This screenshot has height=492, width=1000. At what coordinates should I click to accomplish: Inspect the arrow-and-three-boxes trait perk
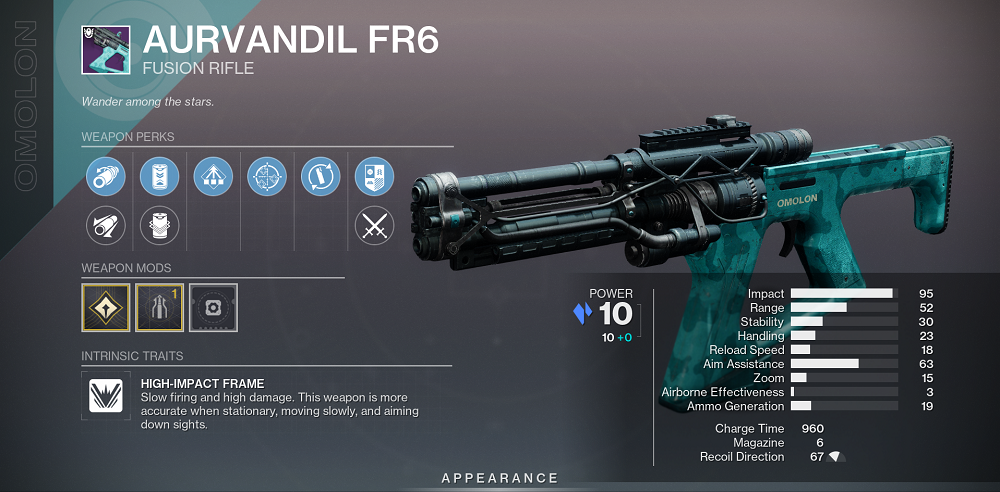[212, 176]
